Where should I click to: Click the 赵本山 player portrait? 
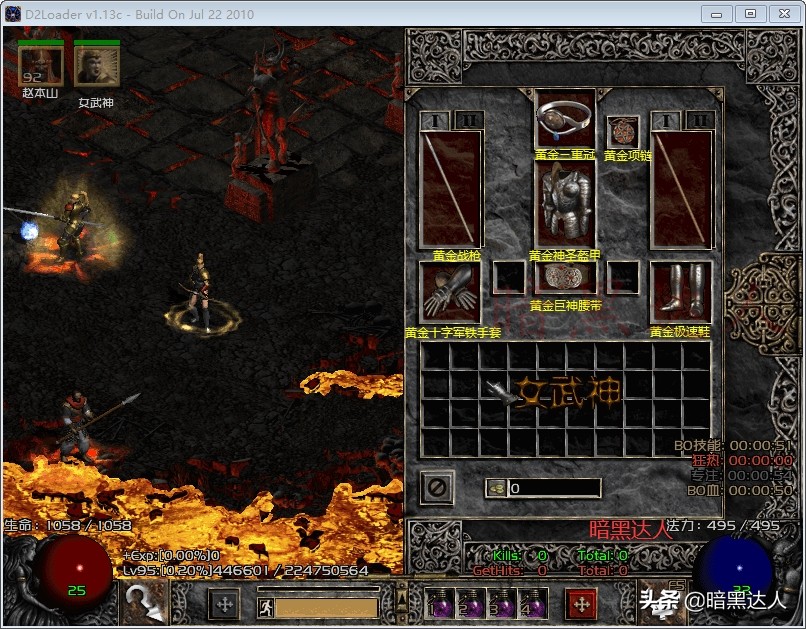click(40, 66)
